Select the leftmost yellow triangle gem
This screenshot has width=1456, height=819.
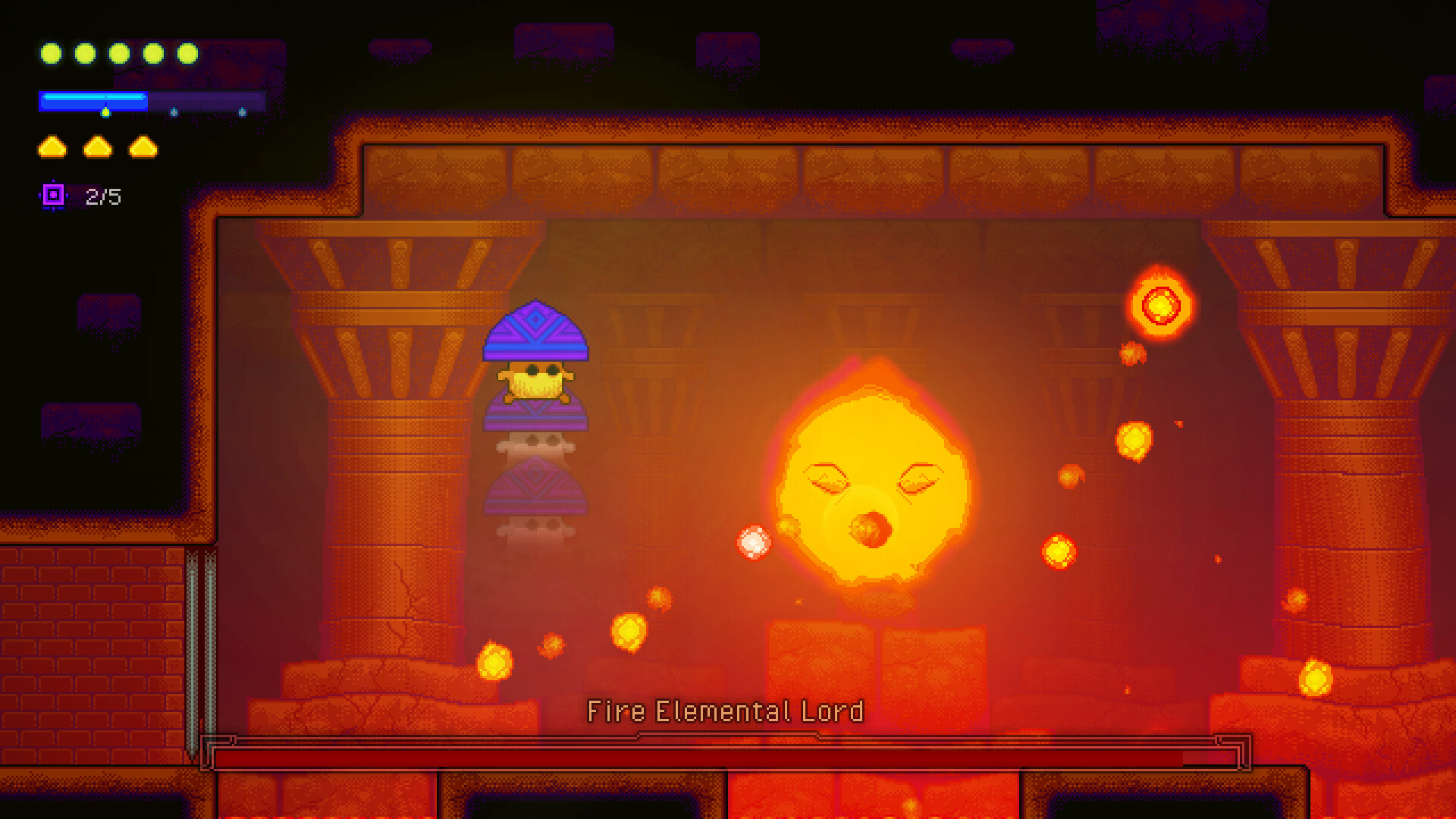[x=52, y=146]
